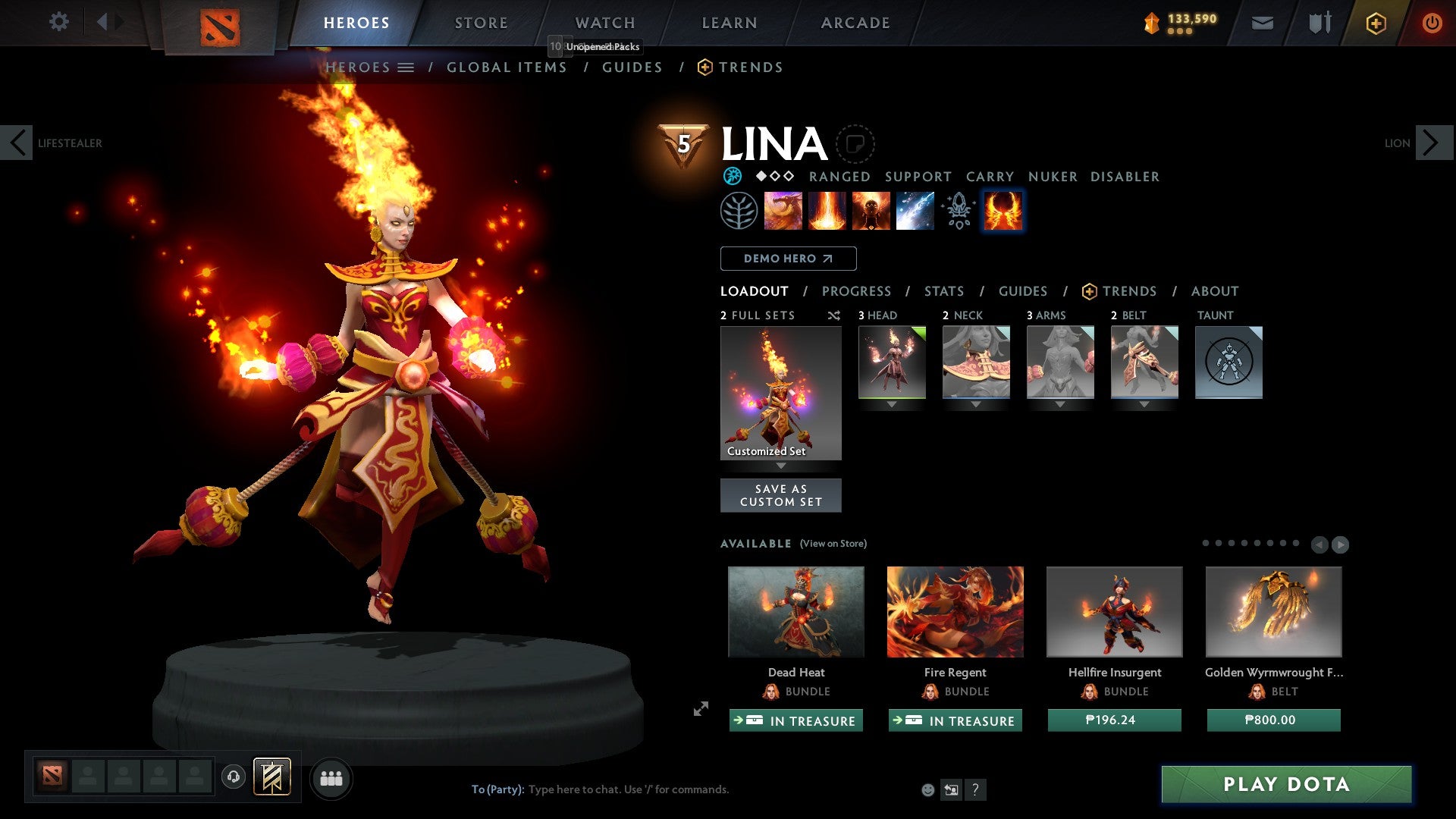Expand the BELT slot dropdown arrow
The image size is (1456, 819).
[x=1144, y=404]
